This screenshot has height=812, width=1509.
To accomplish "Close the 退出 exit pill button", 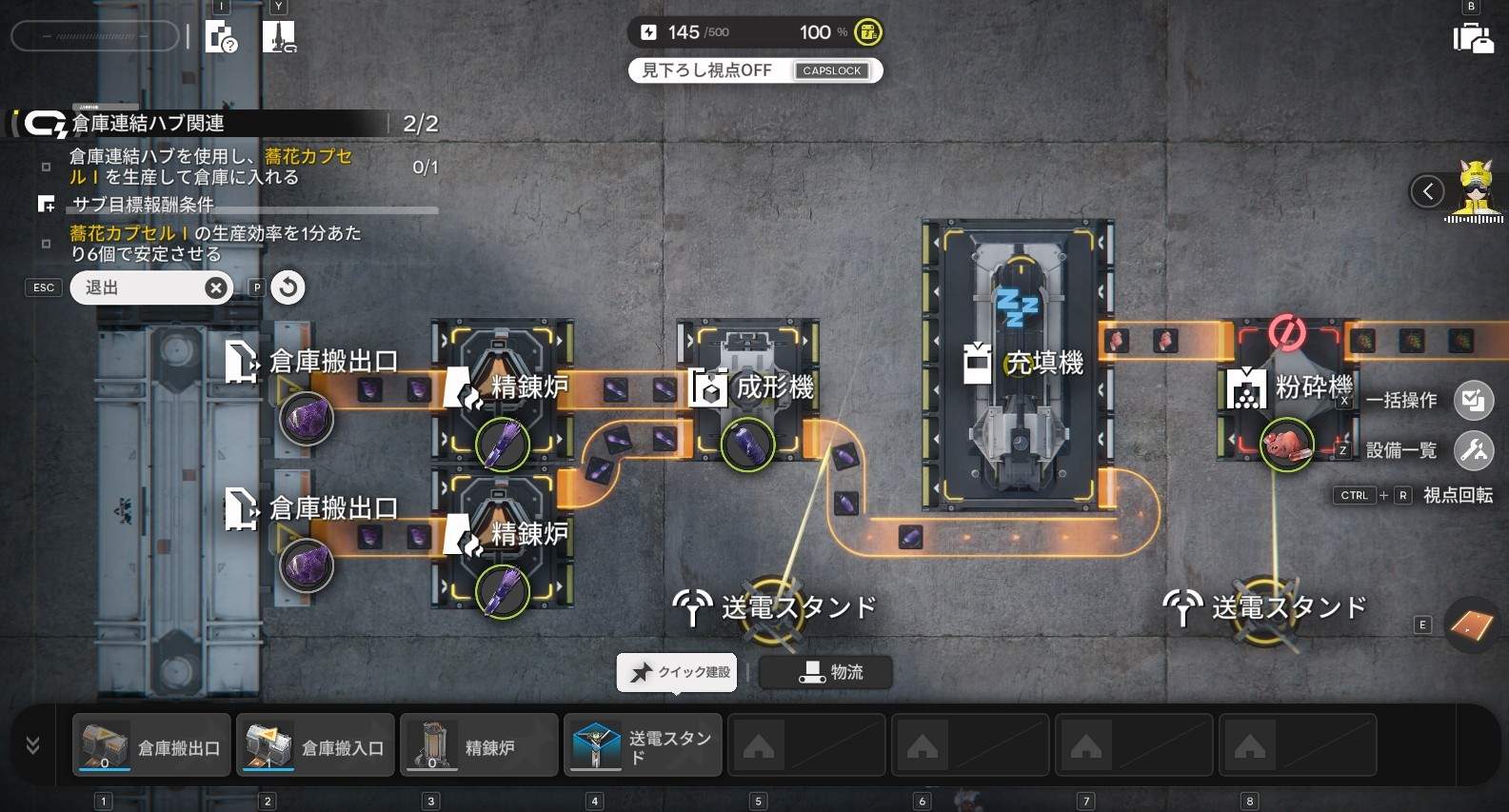I will pos(216,287).
